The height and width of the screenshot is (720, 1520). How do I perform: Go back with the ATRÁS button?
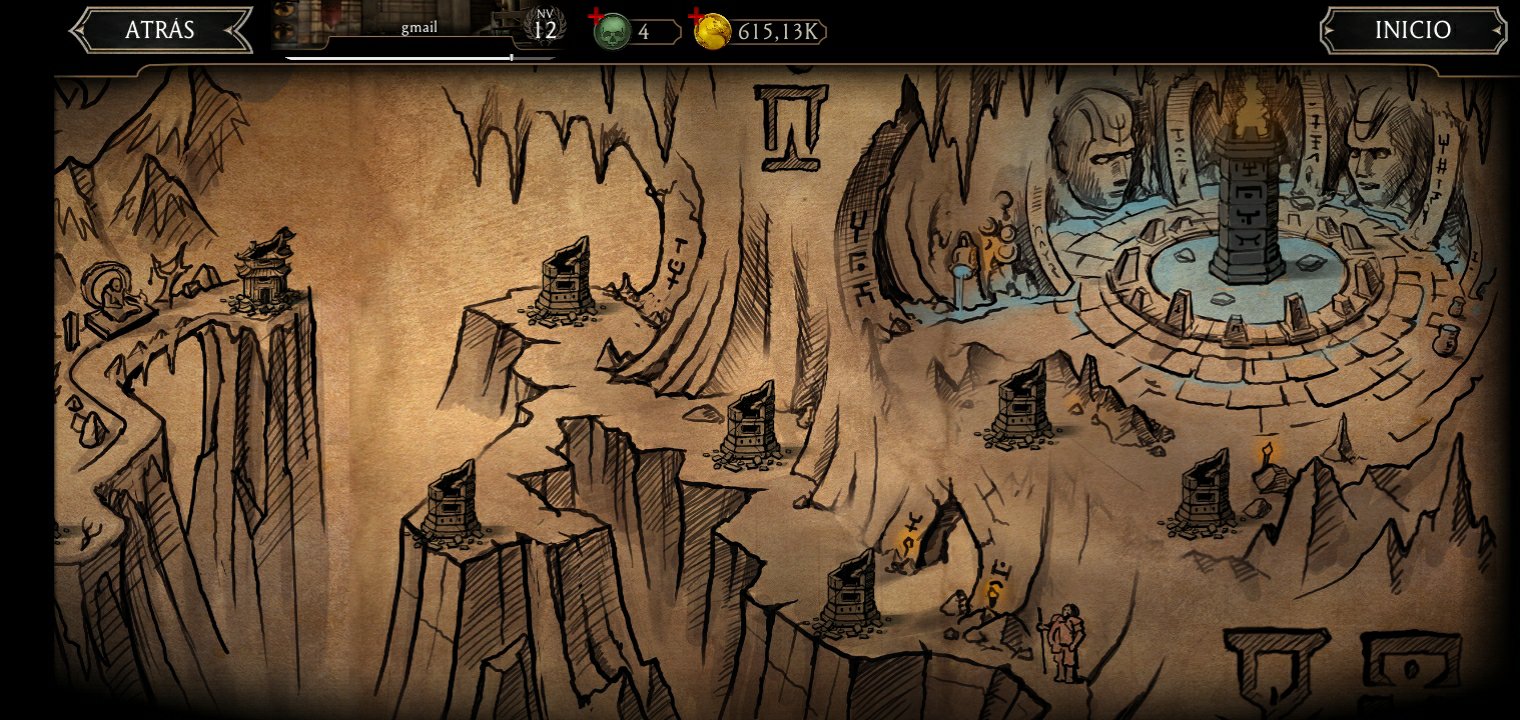(160, 30)
